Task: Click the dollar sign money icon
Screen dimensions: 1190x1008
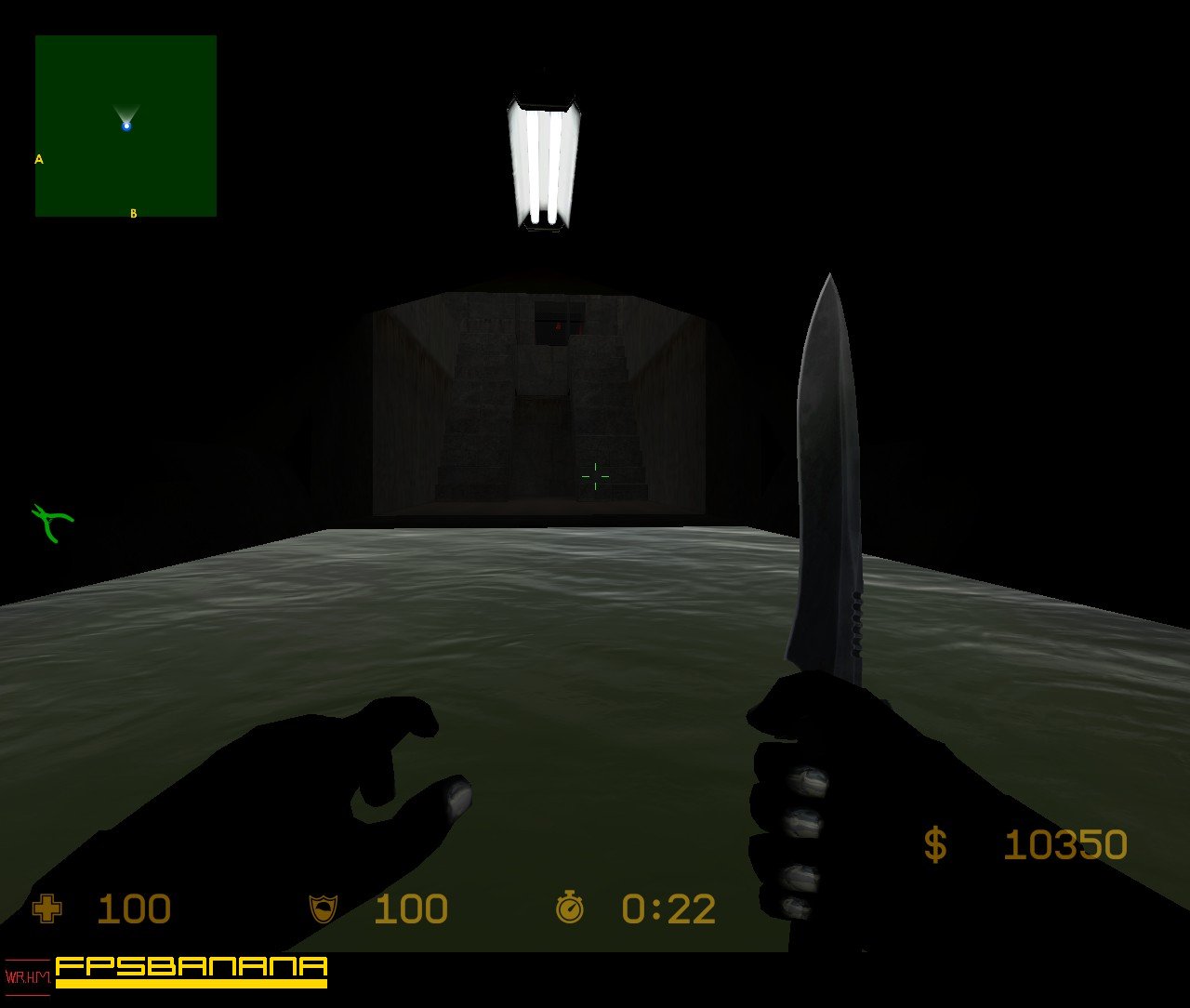Action: point(933,844)
